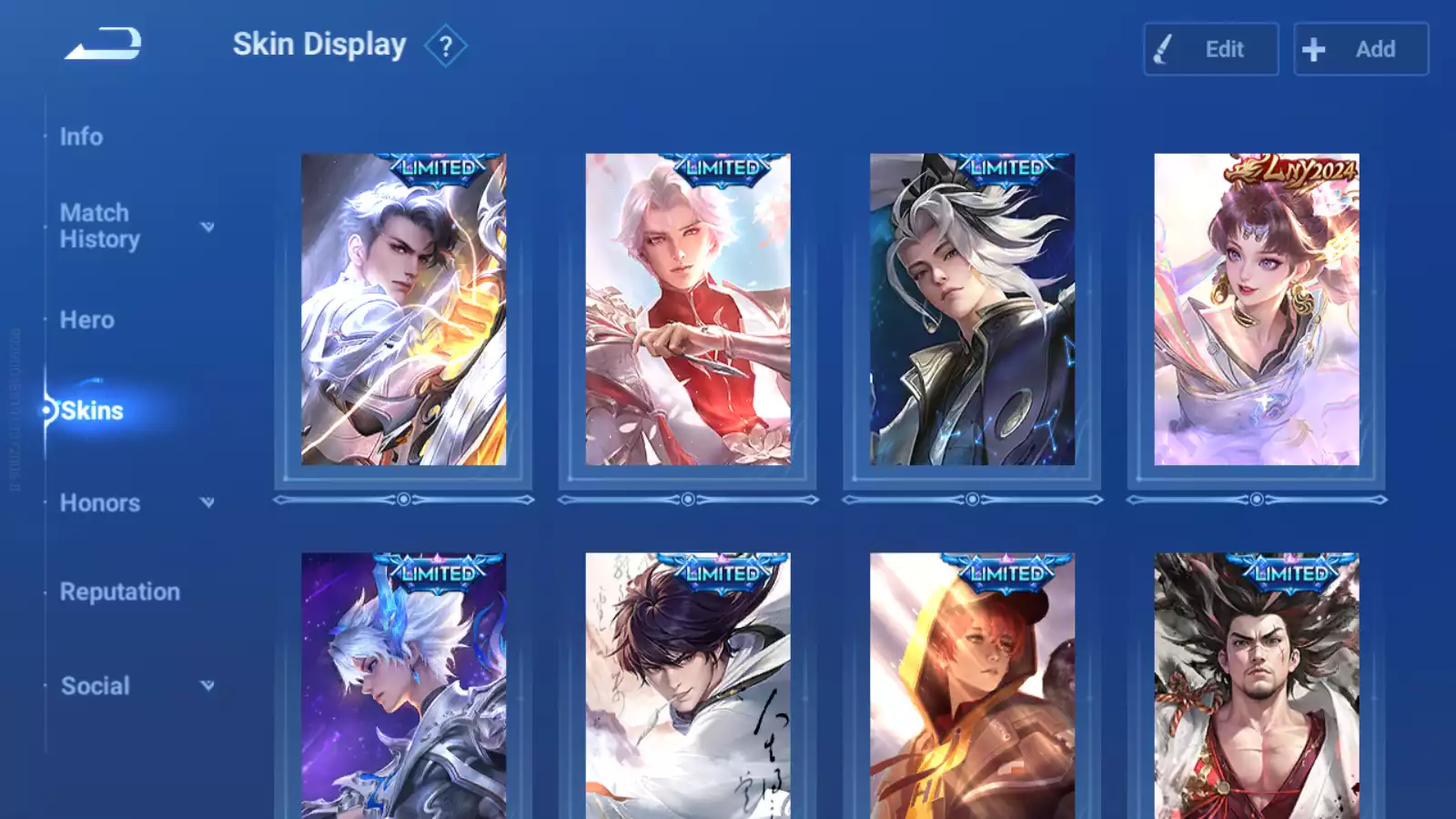Switch to the Info tab

tap(81, 136)
